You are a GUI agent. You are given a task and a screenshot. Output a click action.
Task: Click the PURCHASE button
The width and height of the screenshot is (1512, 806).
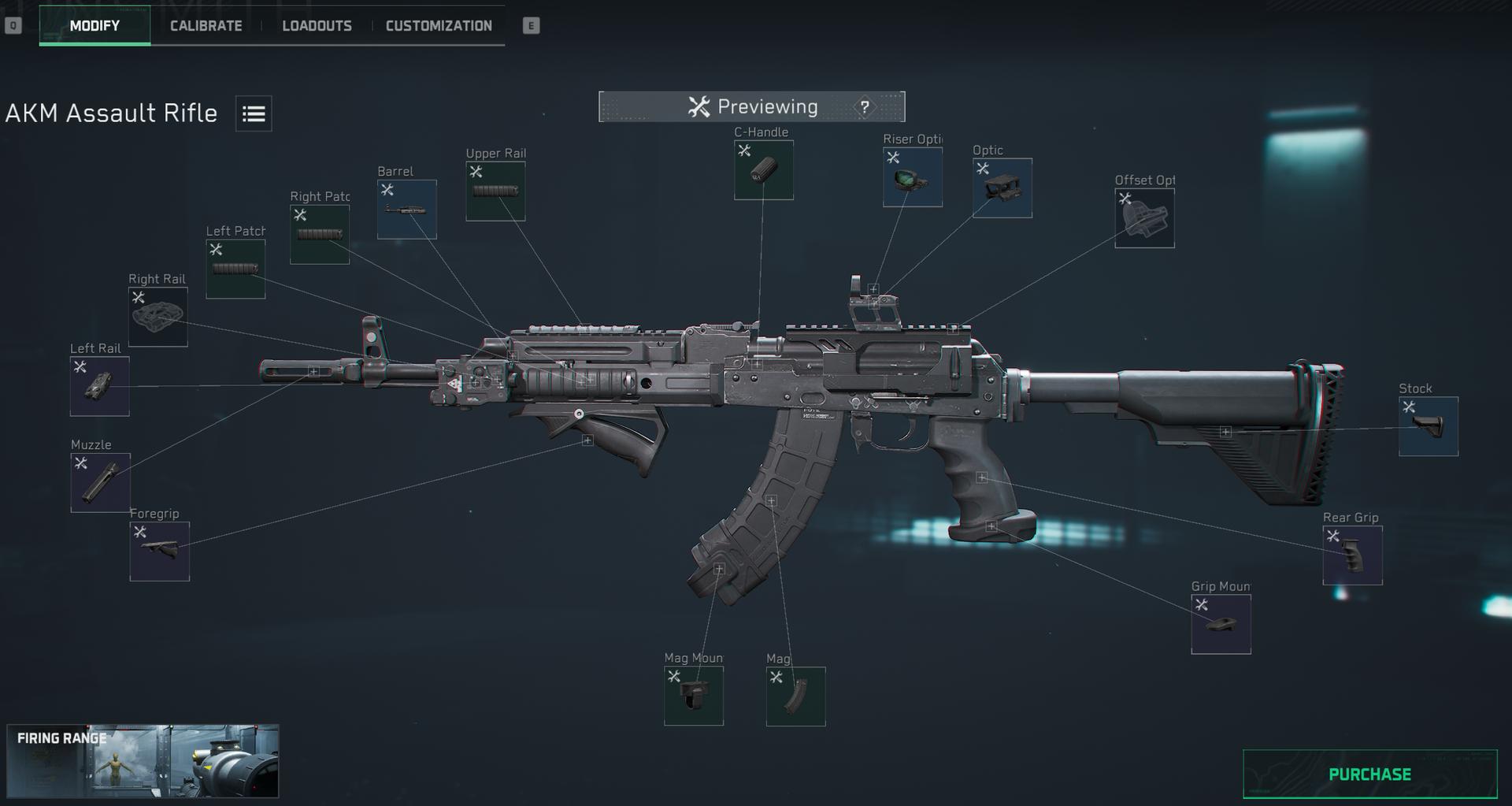coord(1372,773)
